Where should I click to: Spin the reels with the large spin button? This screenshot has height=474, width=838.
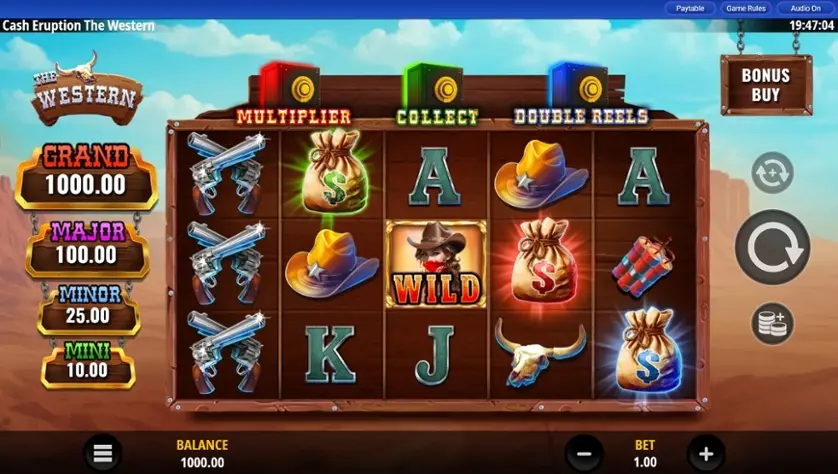click(772, 248)
